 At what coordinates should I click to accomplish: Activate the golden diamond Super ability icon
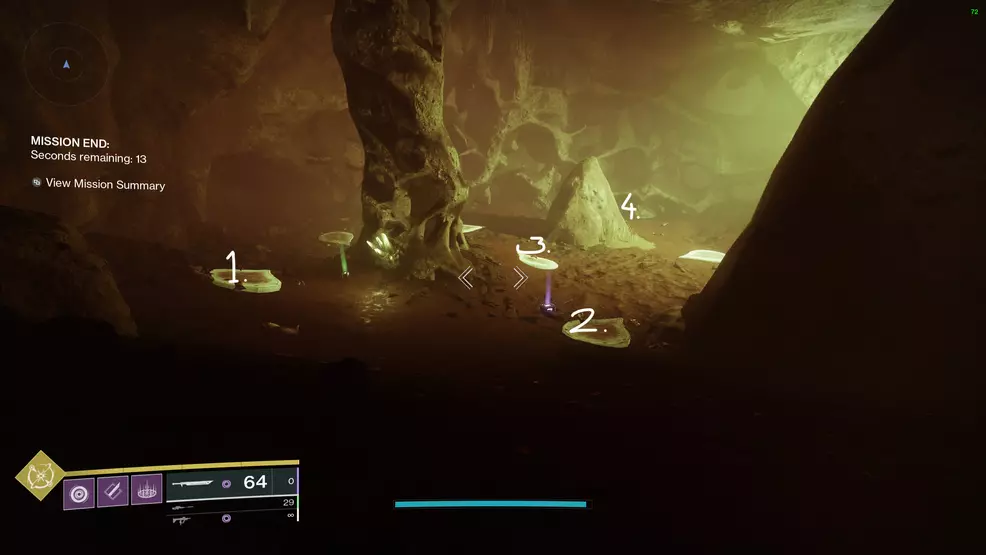(x=40, y=476)
